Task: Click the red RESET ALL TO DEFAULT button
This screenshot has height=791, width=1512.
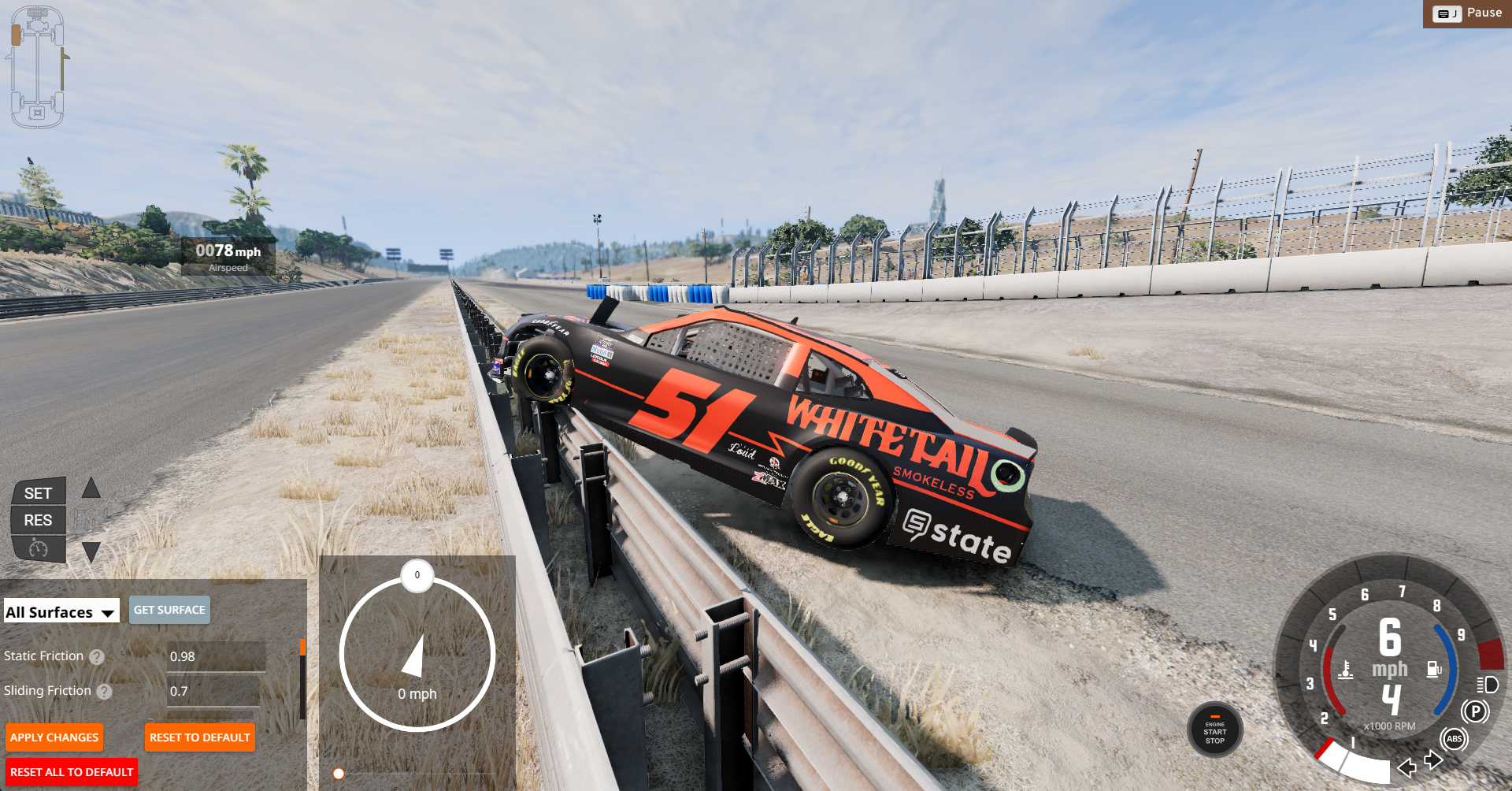Action: tap(72, 772)
